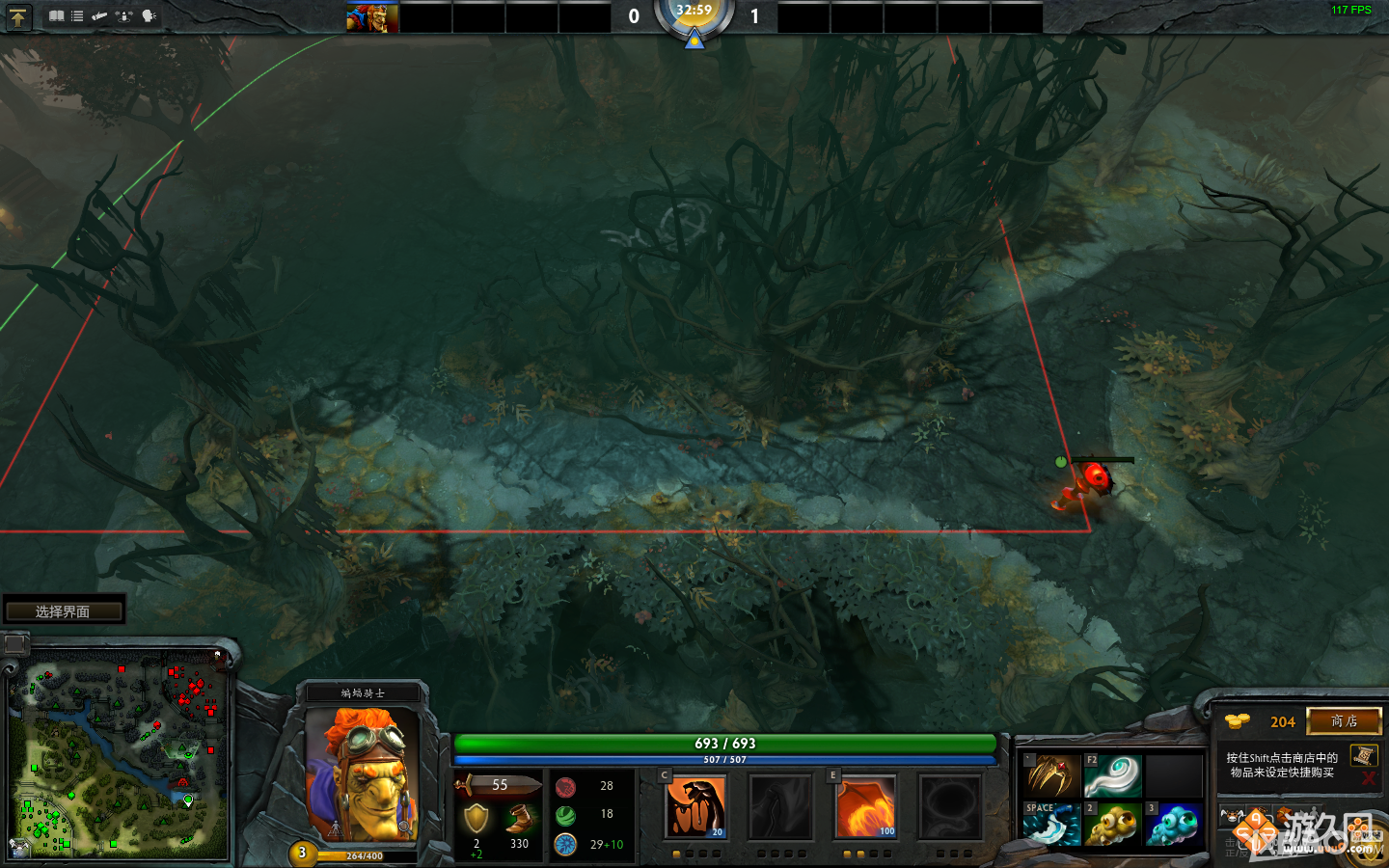
Task: Click the TP scroll in the quickbuy slot
Action: coord(1364,756)
